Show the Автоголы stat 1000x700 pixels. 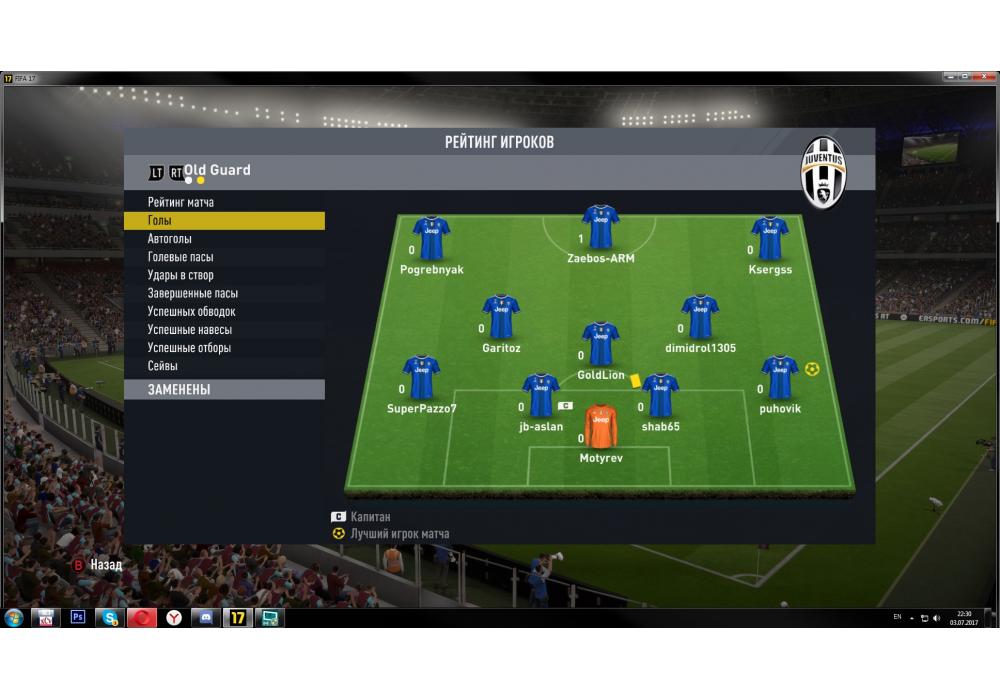coord(169,239)
